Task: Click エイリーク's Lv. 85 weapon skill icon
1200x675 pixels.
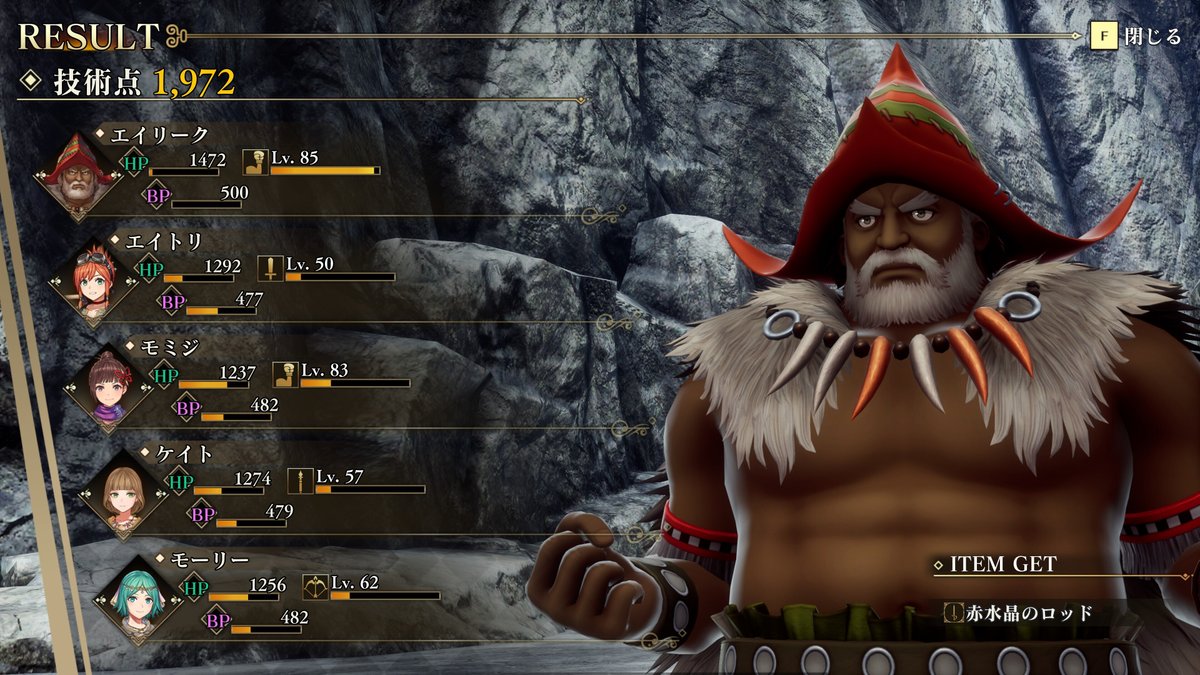Action: tap(256, 162)
